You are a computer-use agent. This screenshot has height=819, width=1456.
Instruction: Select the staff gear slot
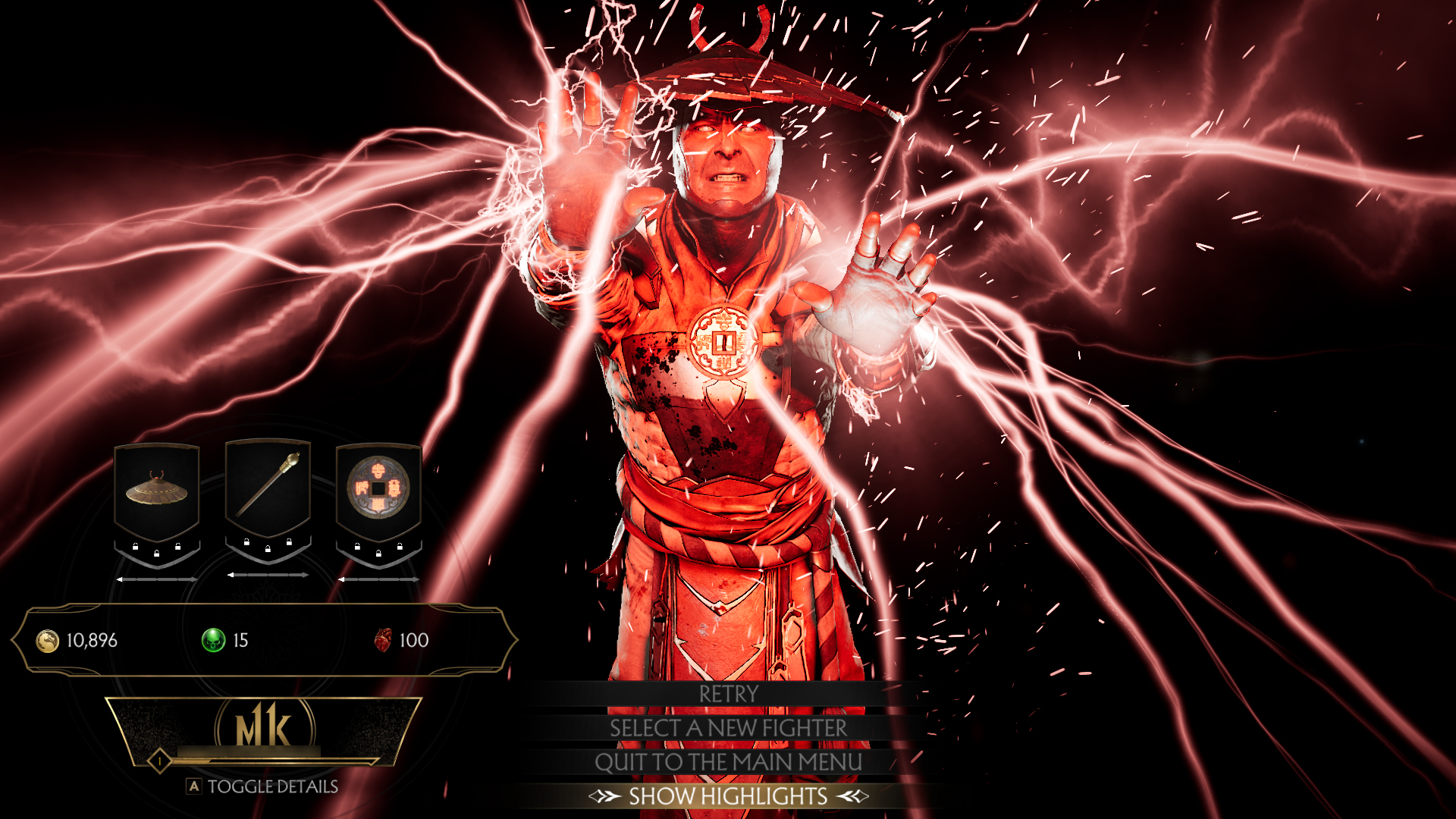tap(268, 488)
